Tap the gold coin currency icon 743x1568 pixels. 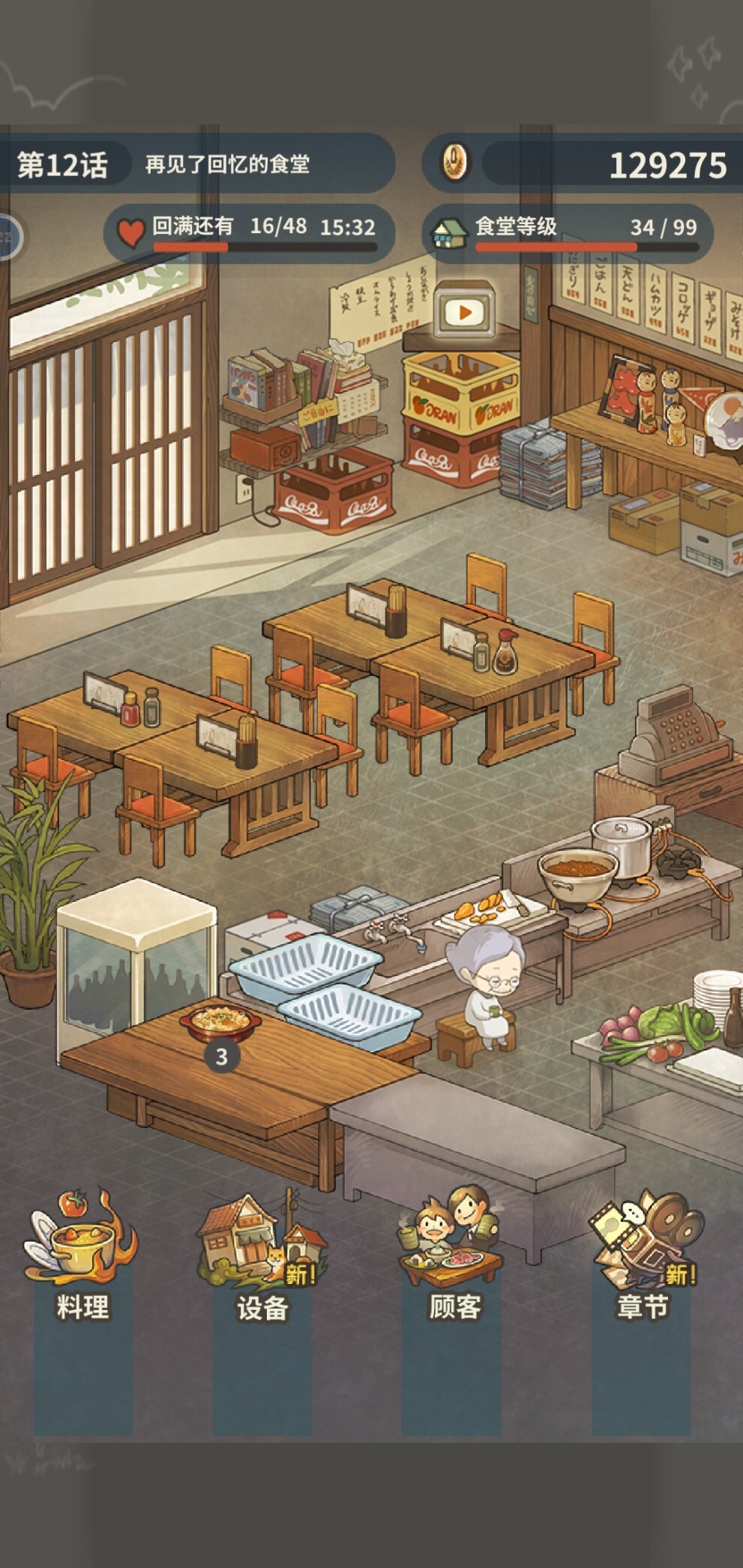454,162
